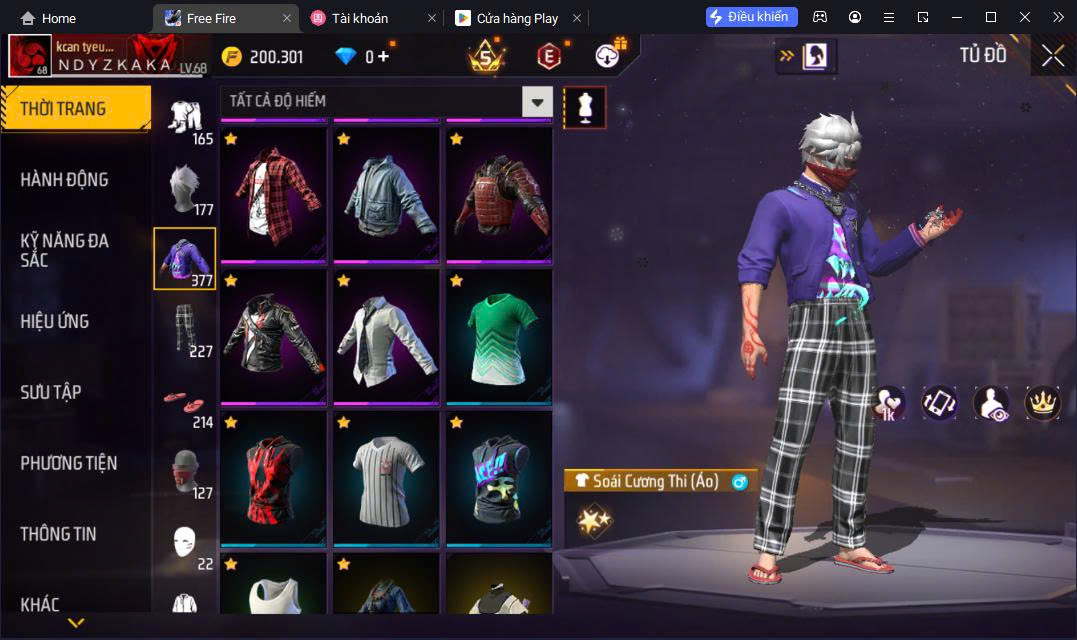
Task: Show the Thông Tin section
Action: tap(58, 534)
